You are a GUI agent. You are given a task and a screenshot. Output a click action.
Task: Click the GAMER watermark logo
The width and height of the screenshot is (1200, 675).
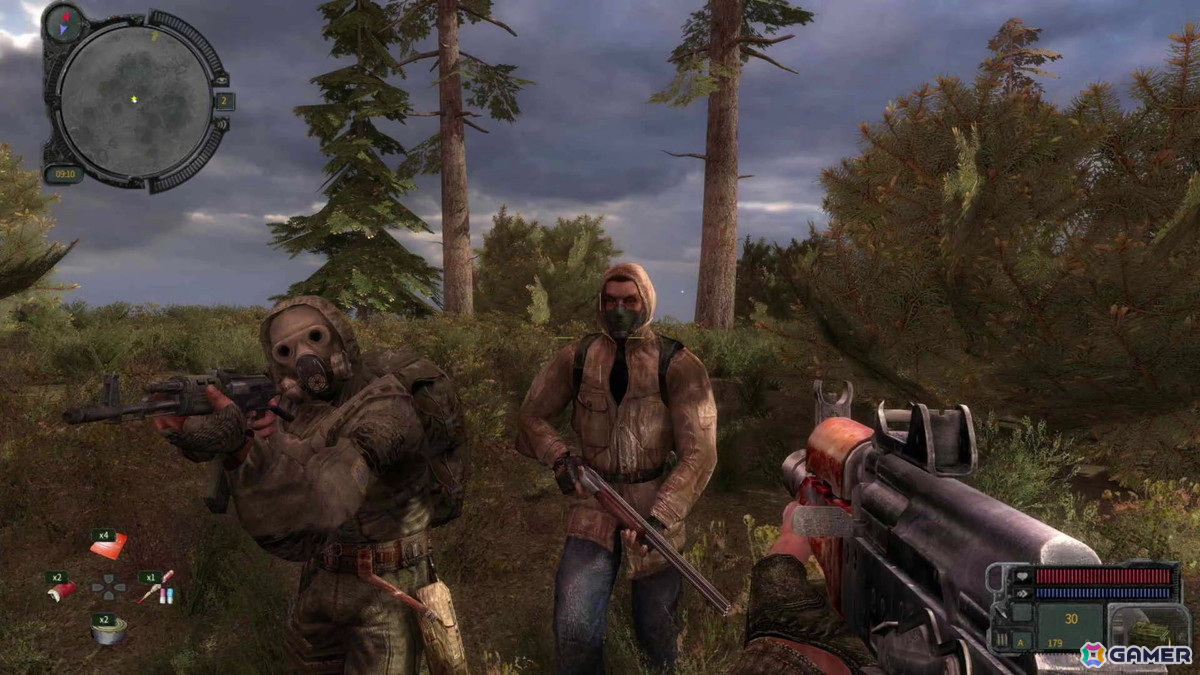(x=1136, y=655)
